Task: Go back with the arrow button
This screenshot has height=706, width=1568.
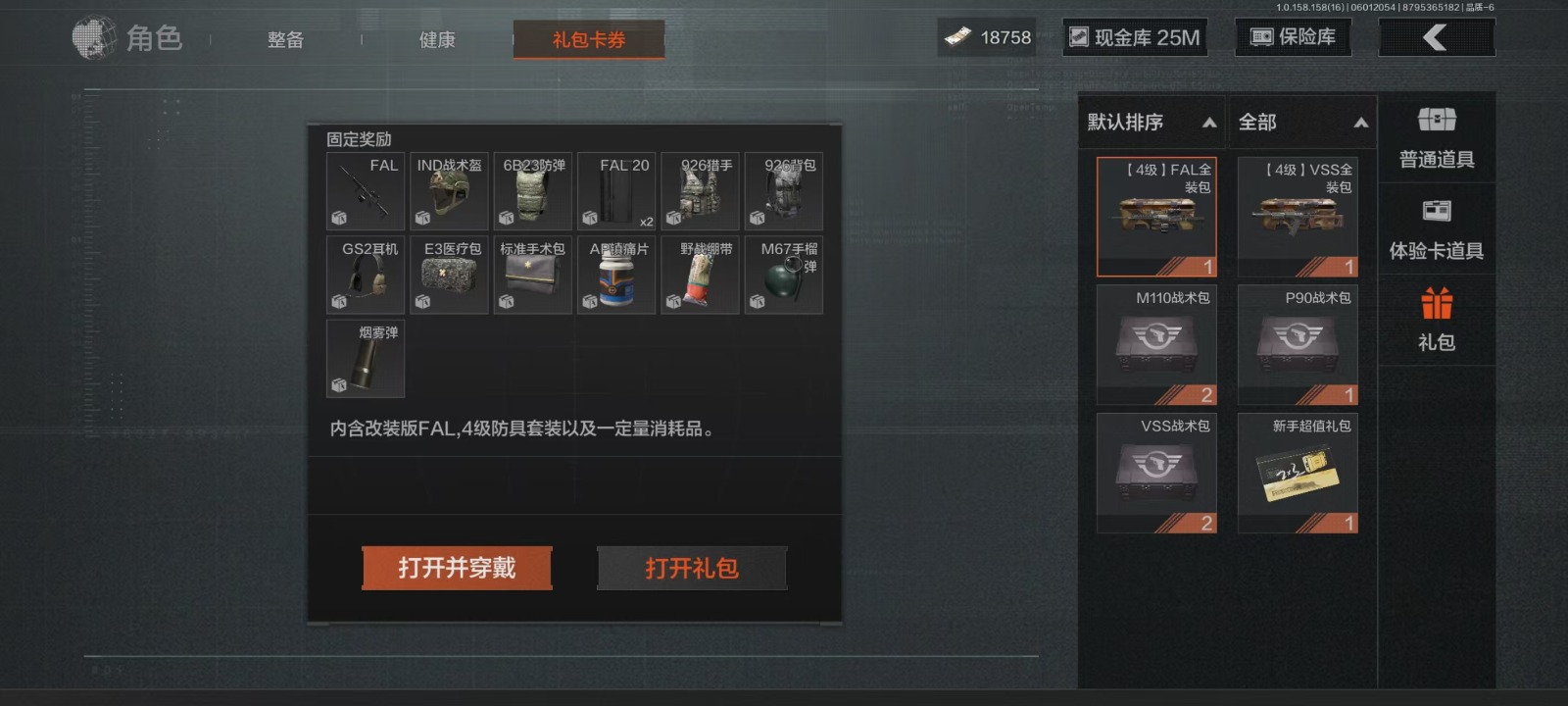Action: (x=1436, y=37)
